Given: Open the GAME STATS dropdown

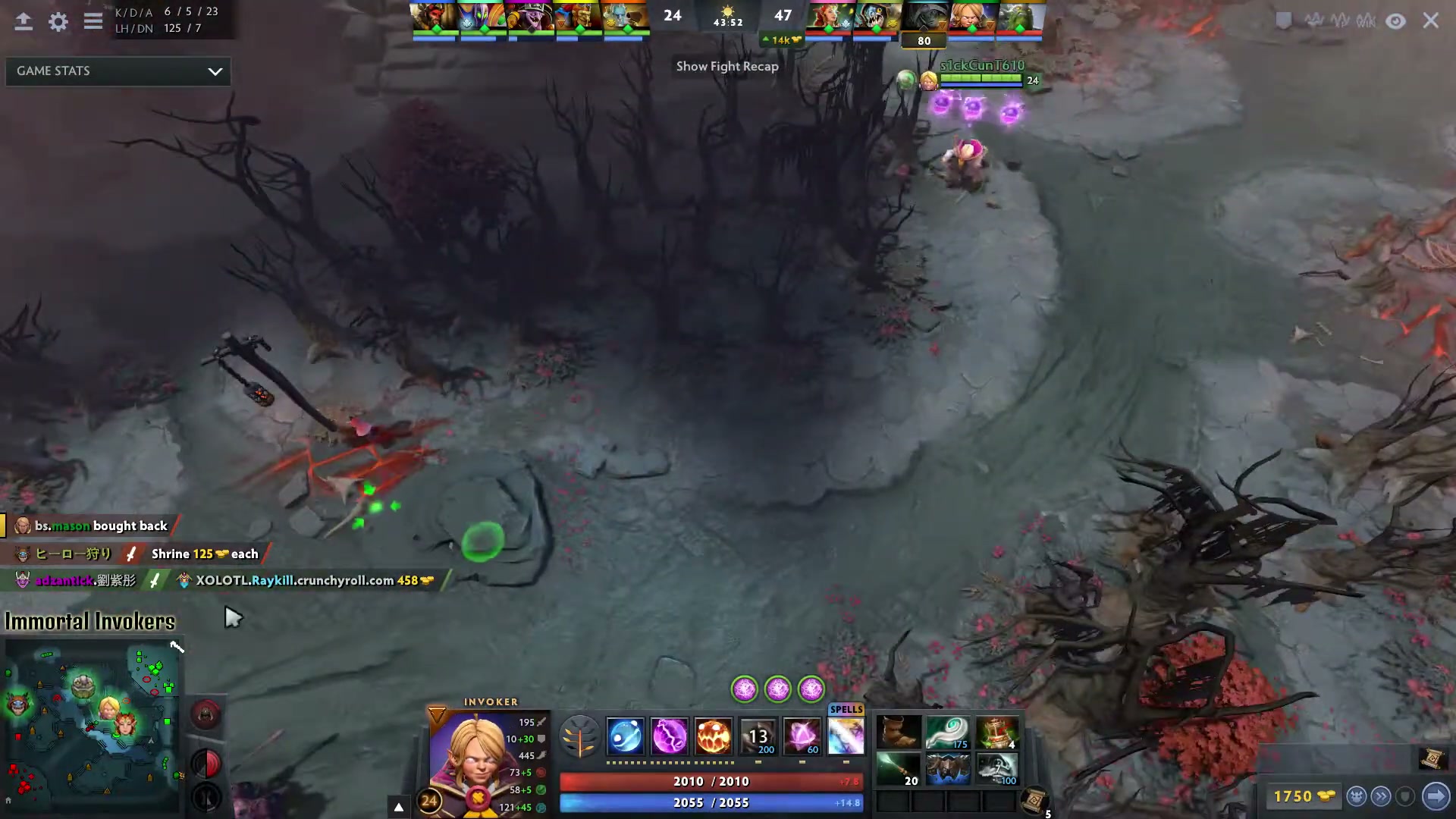Looking at the screenshot, I should (x=118, y=71).
